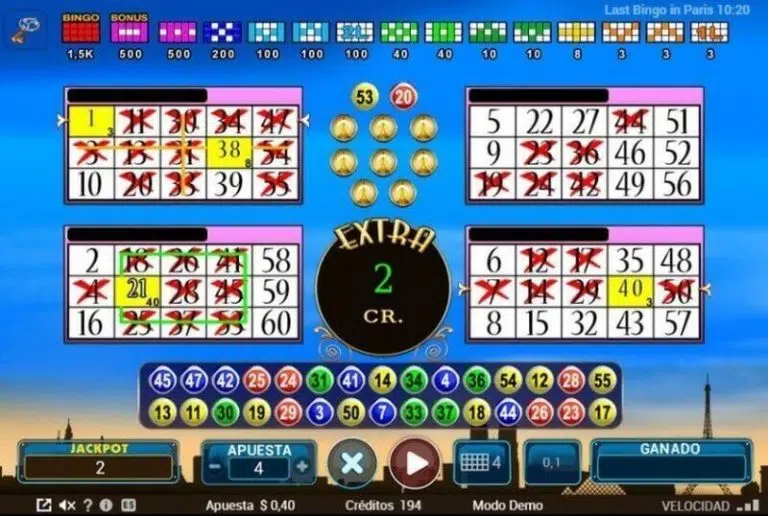Viewport: 768px width, 516px height.
Task: Open the help question mark
Action: (89, 505)
